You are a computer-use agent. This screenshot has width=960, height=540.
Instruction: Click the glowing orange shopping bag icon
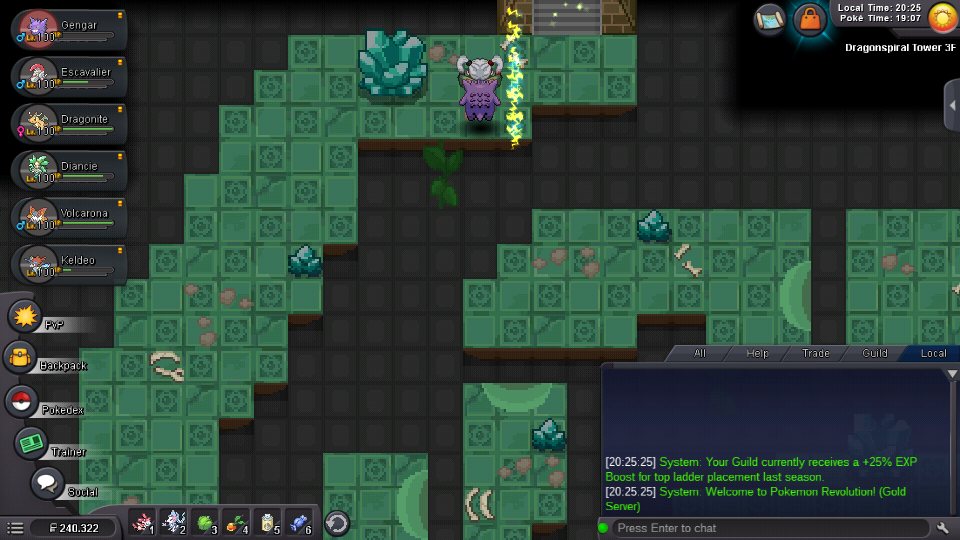(808, 19)
